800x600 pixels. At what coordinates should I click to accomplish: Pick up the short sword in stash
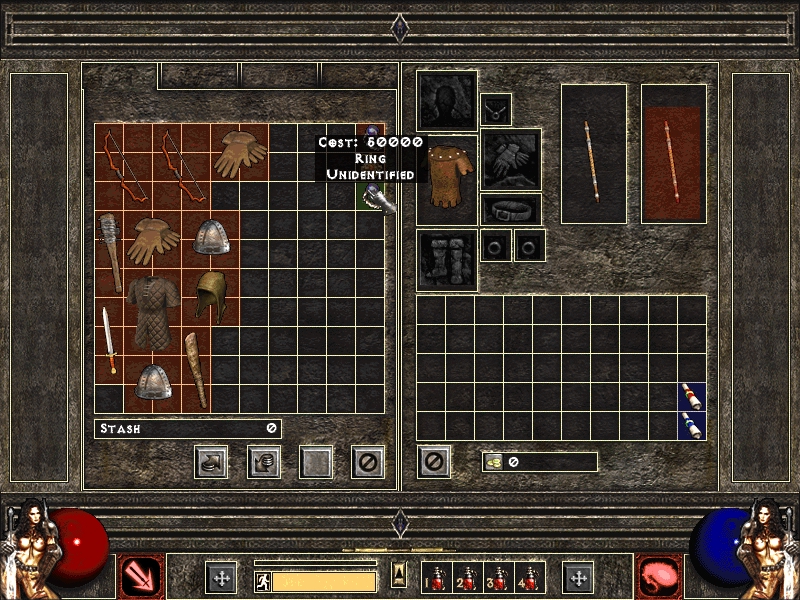click(108, 339)
